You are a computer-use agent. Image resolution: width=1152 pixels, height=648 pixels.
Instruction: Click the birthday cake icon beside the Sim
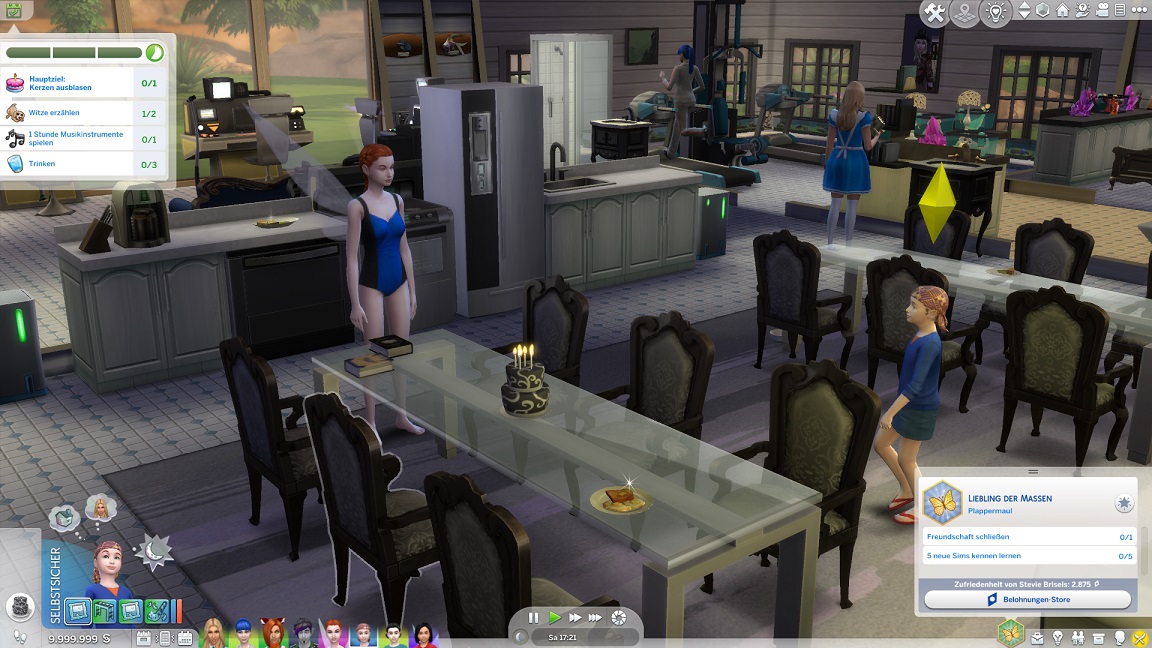(x=19, y=606)
